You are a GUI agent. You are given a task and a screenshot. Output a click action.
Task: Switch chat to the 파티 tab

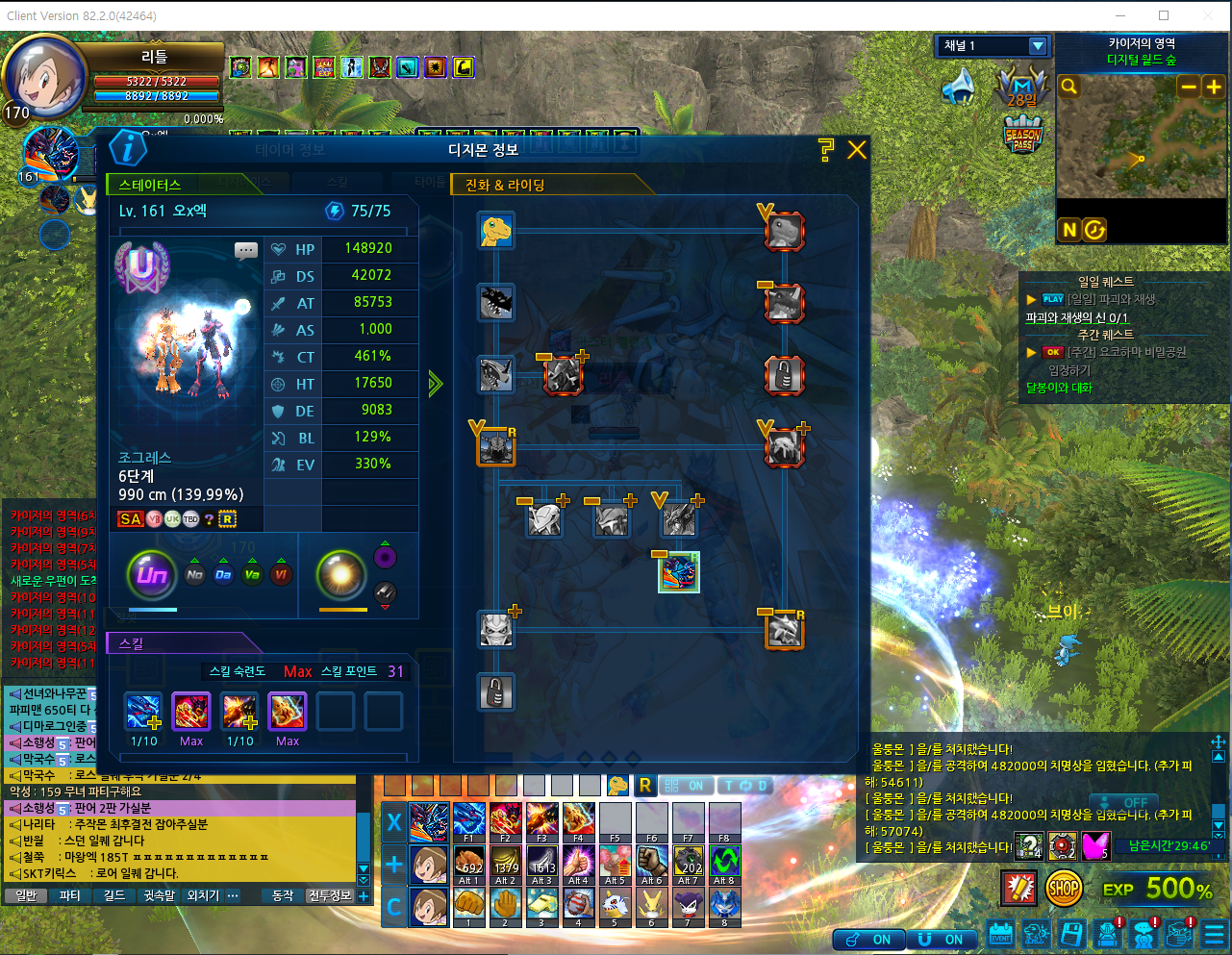tap(70, 895)
